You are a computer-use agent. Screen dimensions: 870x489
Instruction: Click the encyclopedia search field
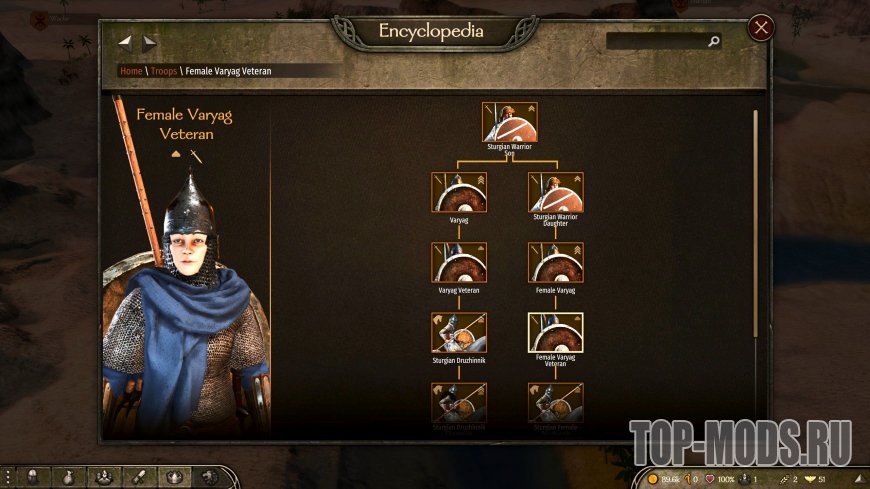[x=656, y=42]
